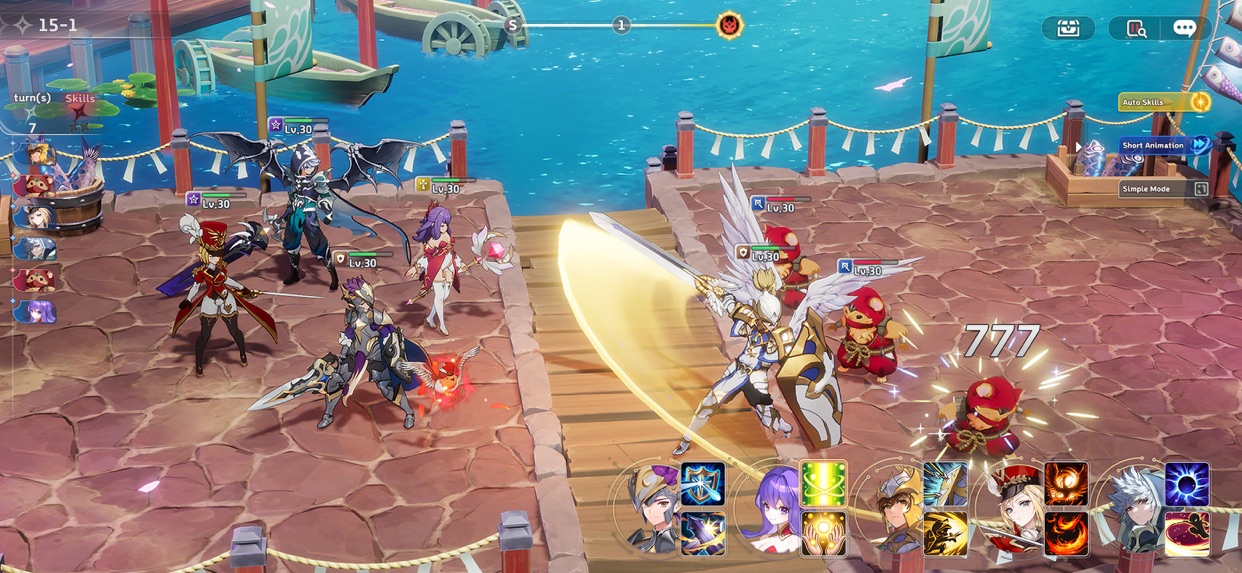This screenshot has width=1242, height=573.
Task: Activate the crimson leap slash skill
Action: coord(1187,533)
